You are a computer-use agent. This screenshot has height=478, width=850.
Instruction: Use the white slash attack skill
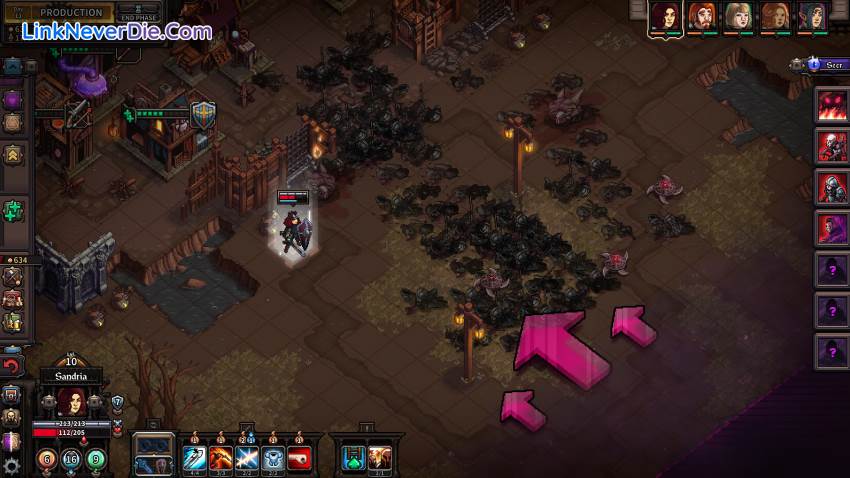pyautogui.click(x=194, y=459)
